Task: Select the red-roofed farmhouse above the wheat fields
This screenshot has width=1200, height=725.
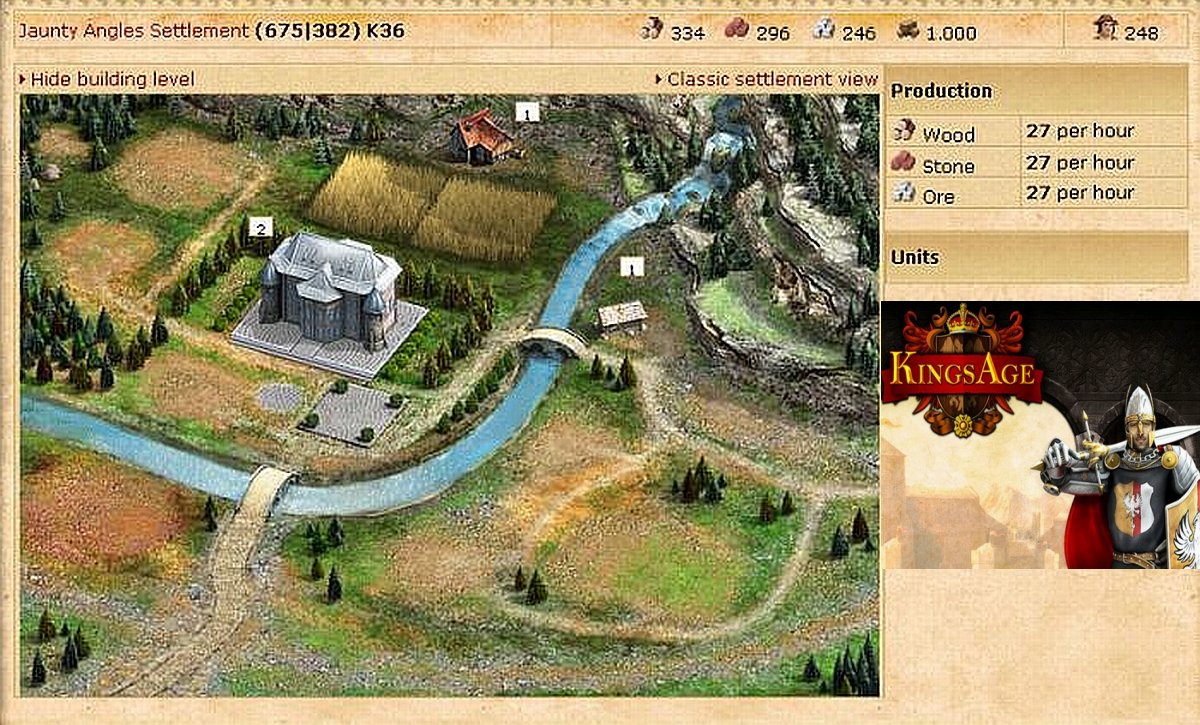Action: click(482, 137)
